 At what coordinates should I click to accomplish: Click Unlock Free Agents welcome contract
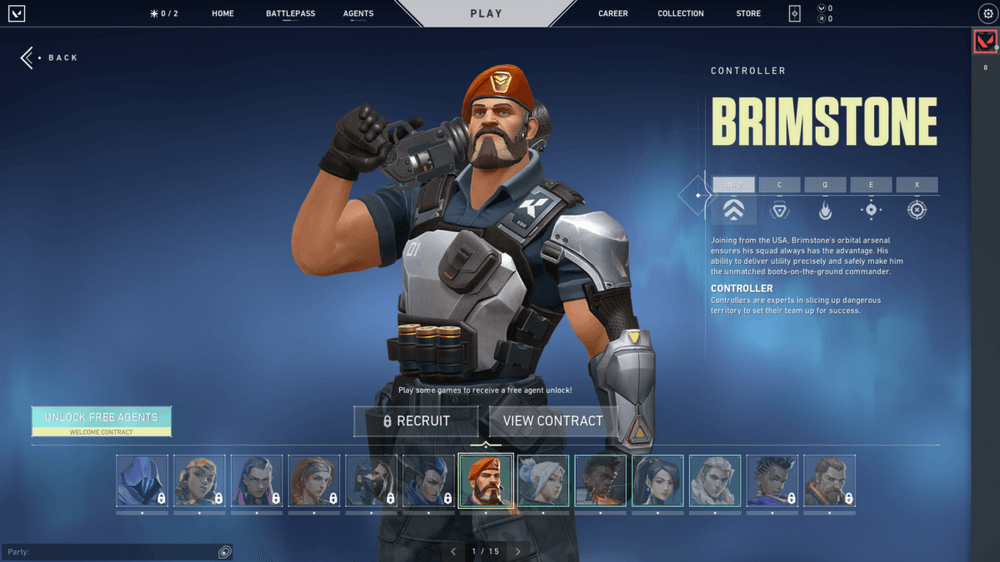click(x=101, y=420)
